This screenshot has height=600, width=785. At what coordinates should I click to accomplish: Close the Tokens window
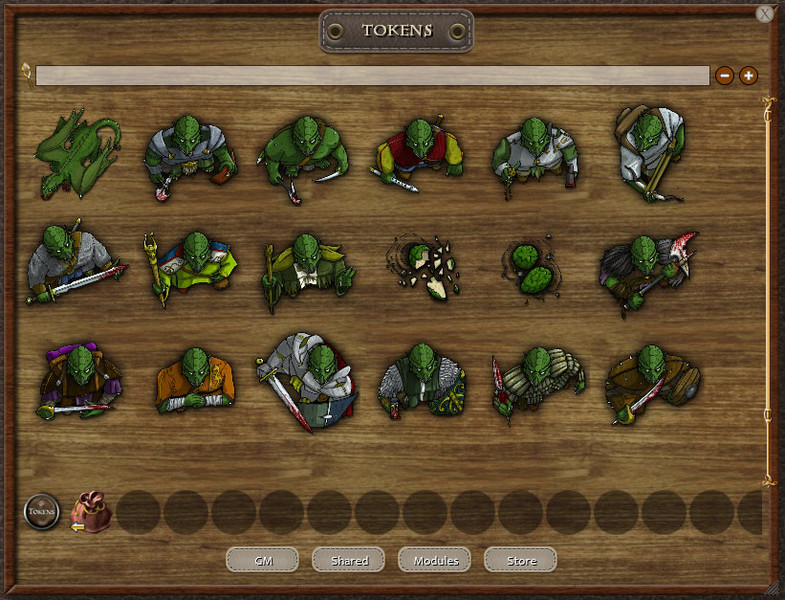point(765,14)
